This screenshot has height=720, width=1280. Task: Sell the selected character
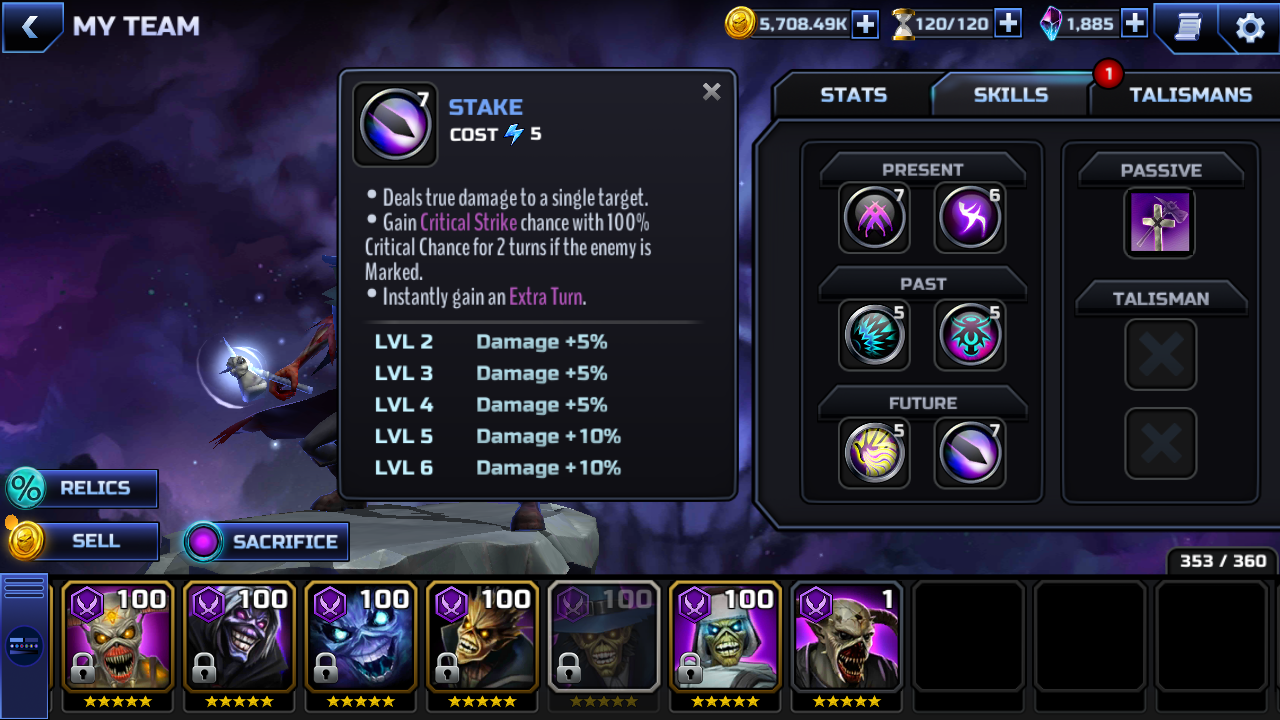point(82,541)
